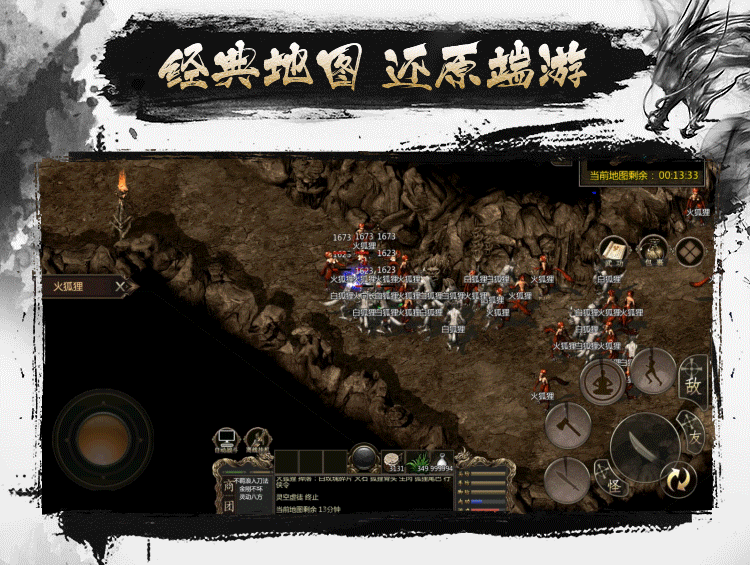This screenshot has width=750, height=565.
Task: Select the 敌 enemy targeting button
Action: click(x=693, y=380)
